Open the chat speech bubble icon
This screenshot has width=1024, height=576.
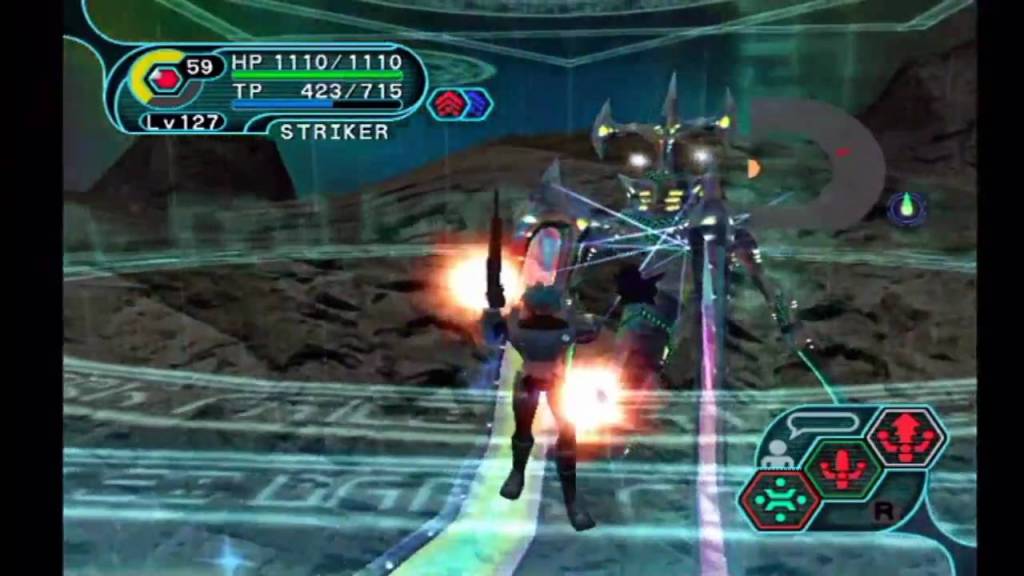coord(822,422)
